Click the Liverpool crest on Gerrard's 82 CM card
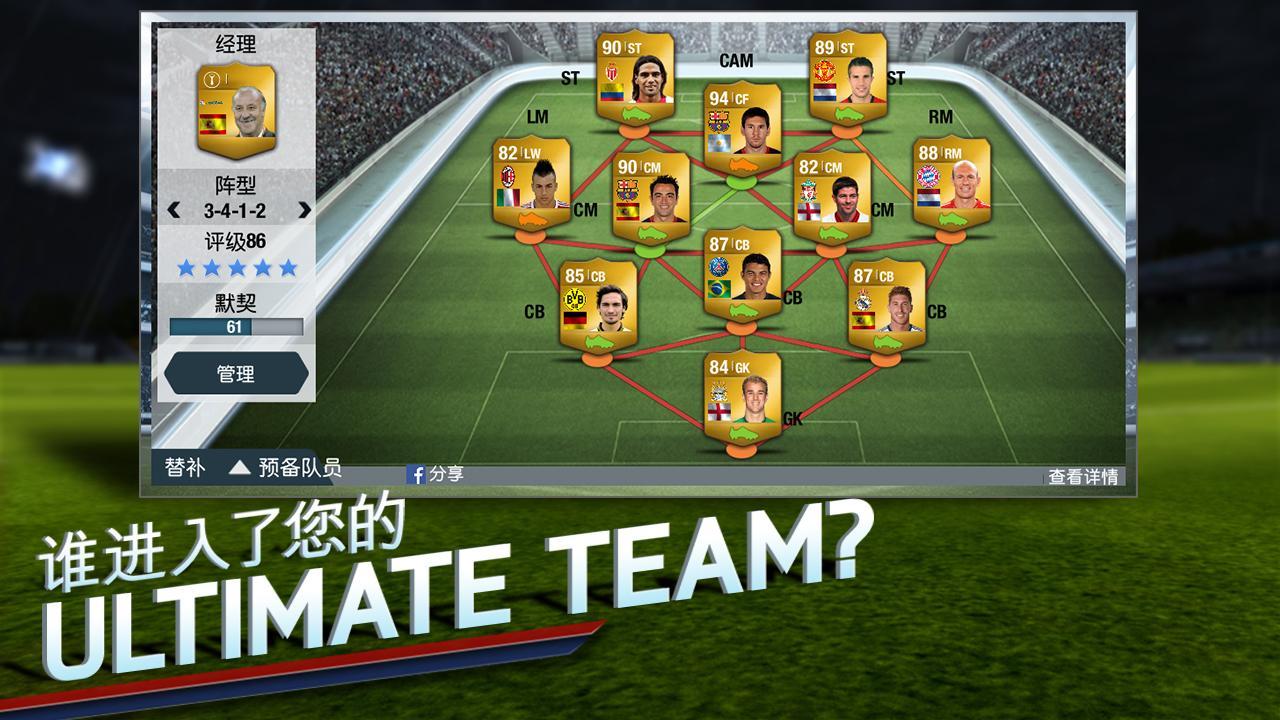The height and width of the screenshot is (720, 1280). pyautogui.click(x=807, y=191)
